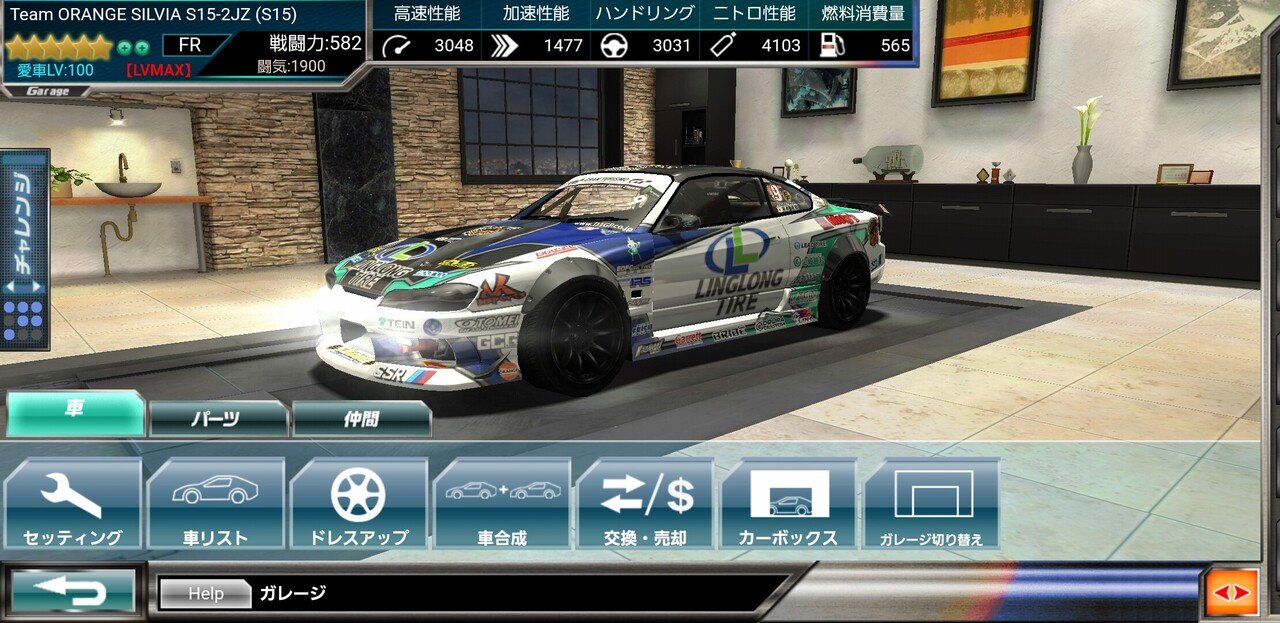The image size is (1280, 623).
Task: Select the 車 car tab
Action: pyautogui.click(x=75, y=412)
